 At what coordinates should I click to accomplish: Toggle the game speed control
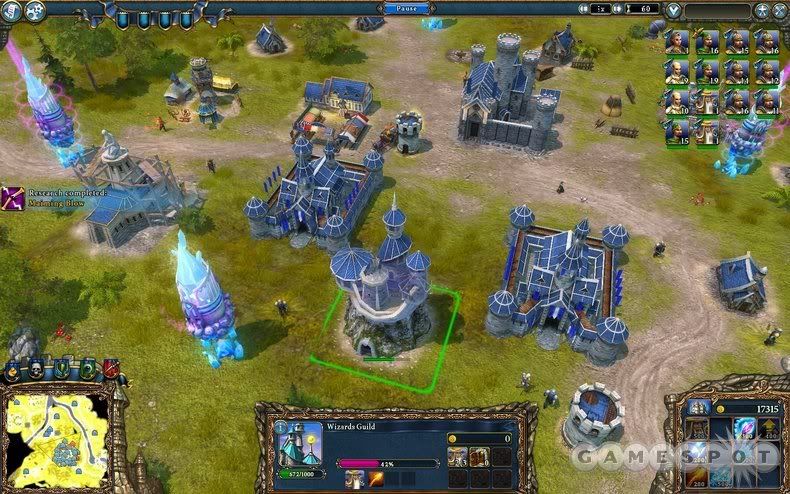point(601,9)
